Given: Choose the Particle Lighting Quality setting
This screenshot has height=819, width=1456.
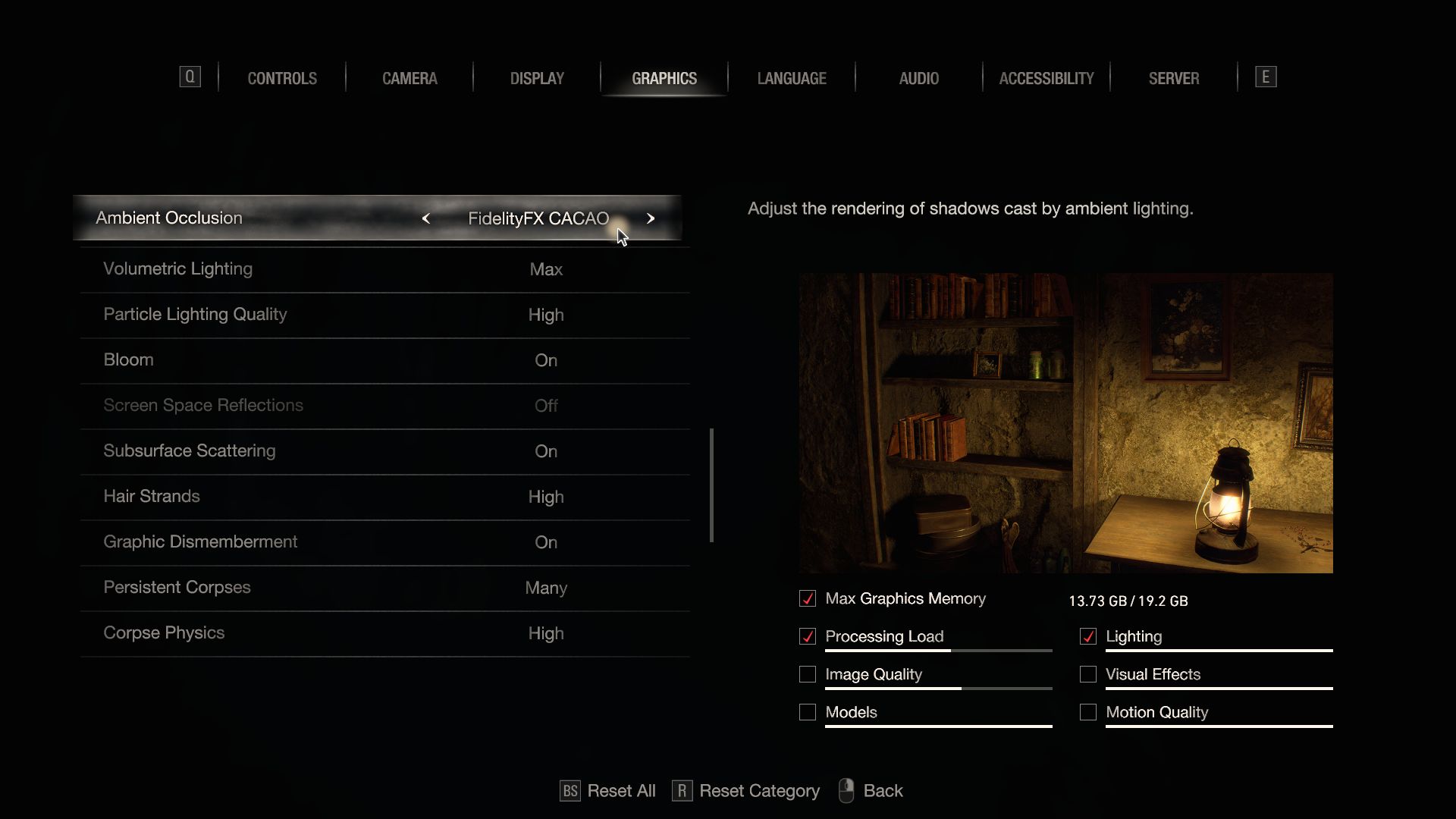Looking at the screenshot, I should coord(384,315).
